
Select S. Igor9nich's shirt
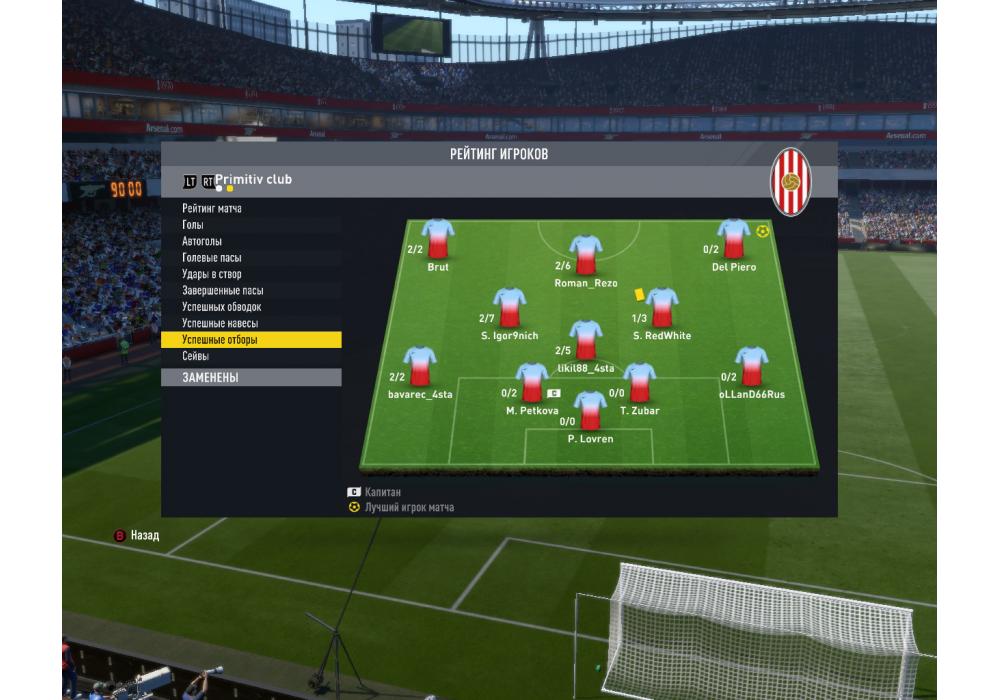[509, 309]
